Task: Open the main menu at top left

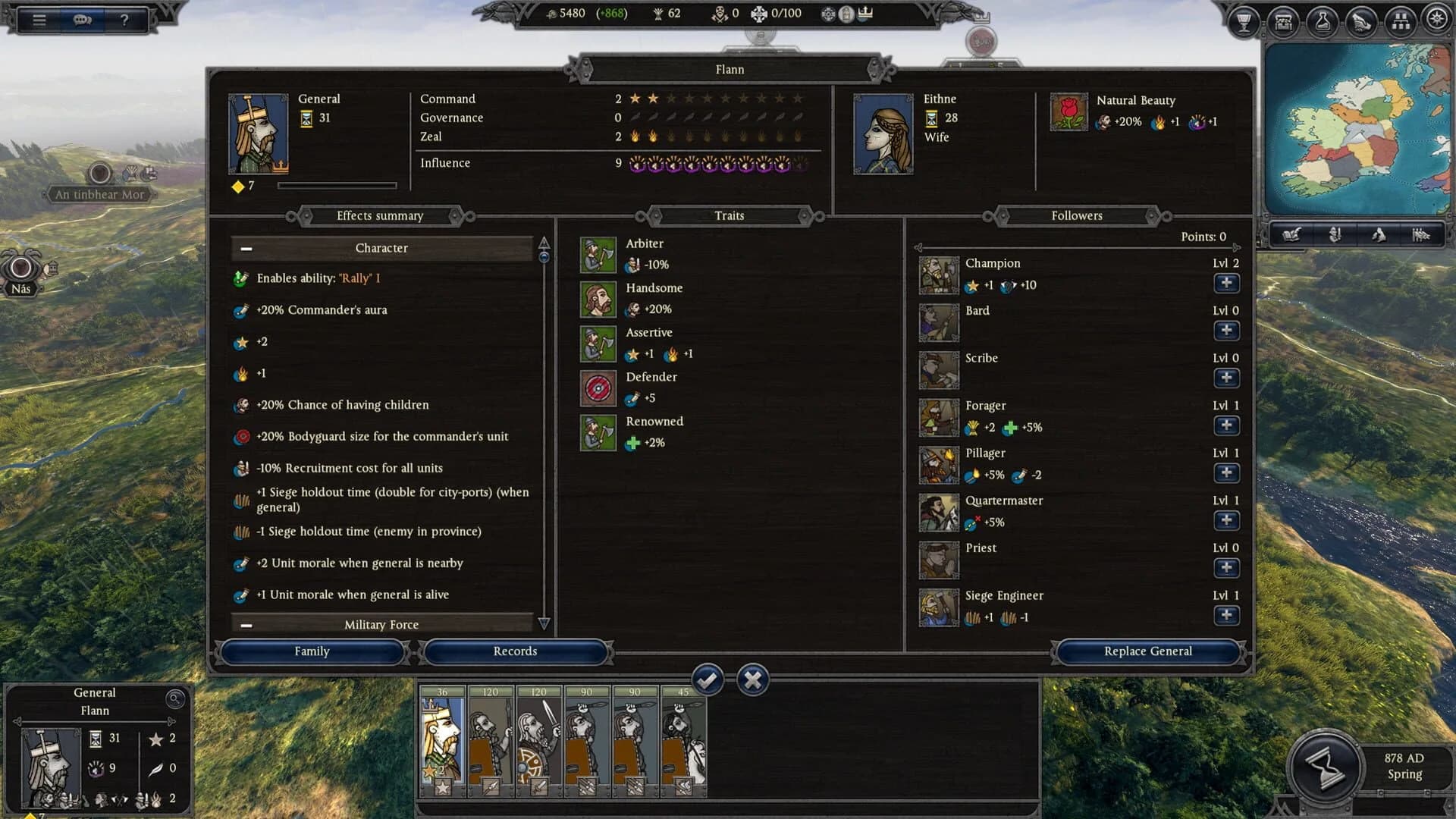Action: tap(41, 19)
